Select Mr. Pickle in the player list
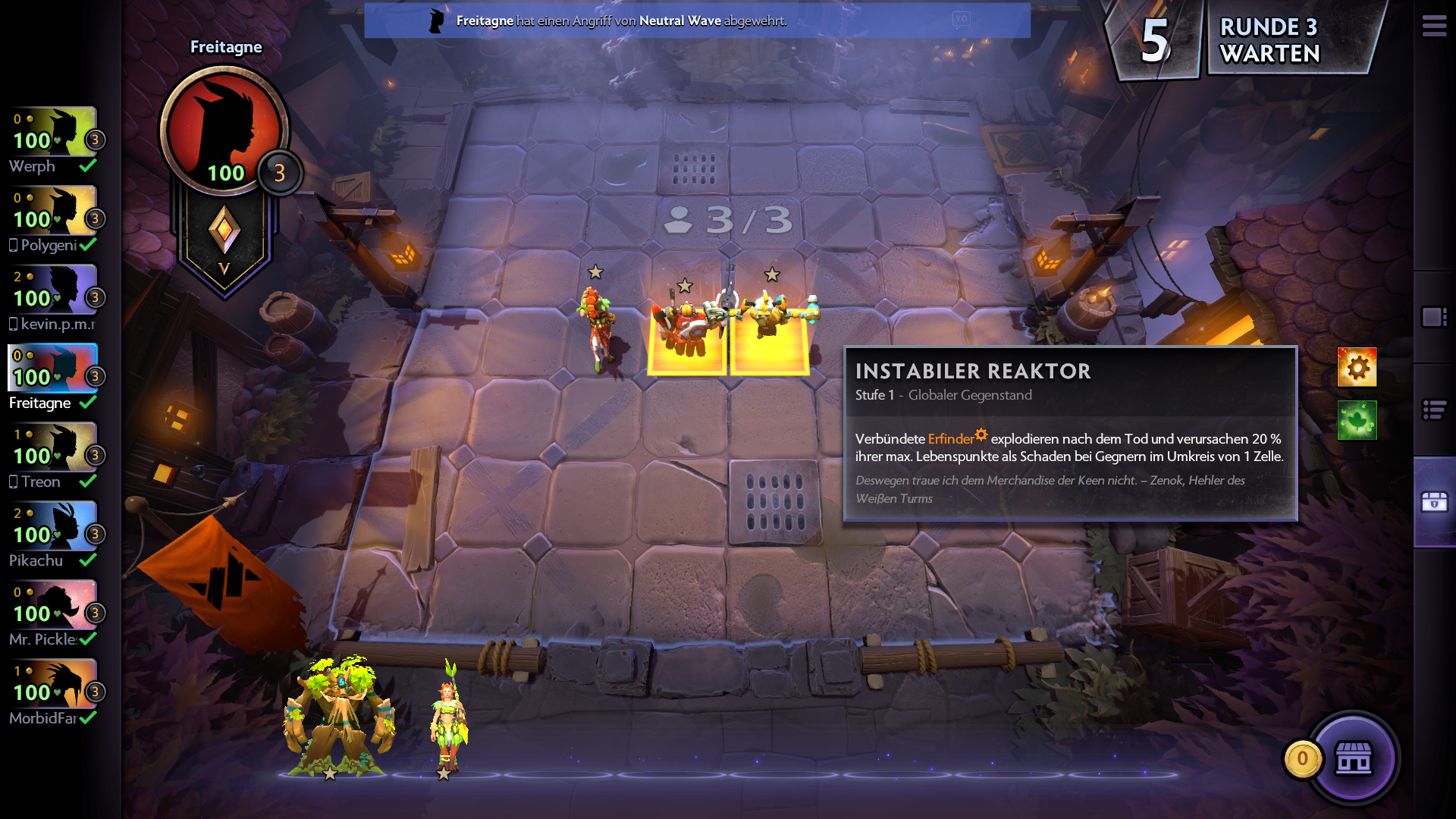Screen dimensions: 1456x819 coord(53,614)
